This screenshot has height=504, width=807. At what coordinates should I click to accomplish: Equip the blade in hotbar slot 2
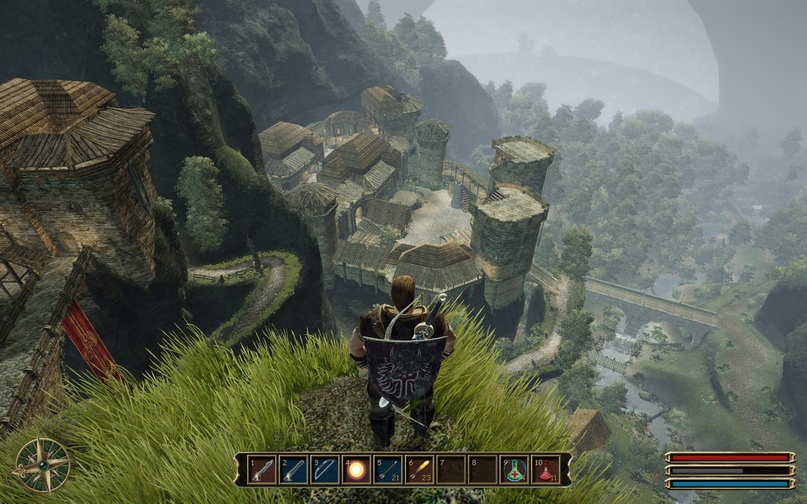point(293,469)
